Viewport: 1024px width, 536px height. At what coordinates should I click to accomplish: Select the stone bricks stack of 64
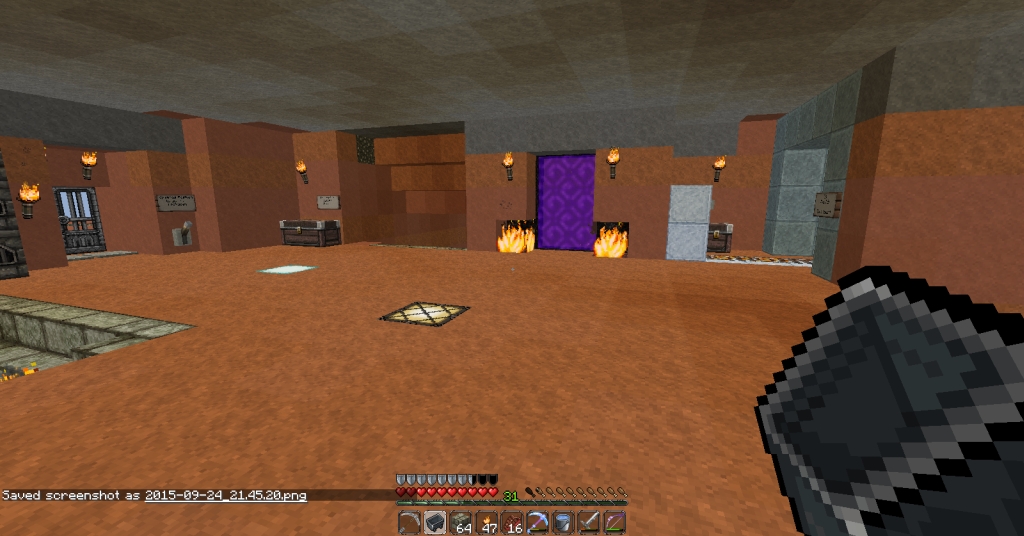pyautogui.click(x=461, y=523)
